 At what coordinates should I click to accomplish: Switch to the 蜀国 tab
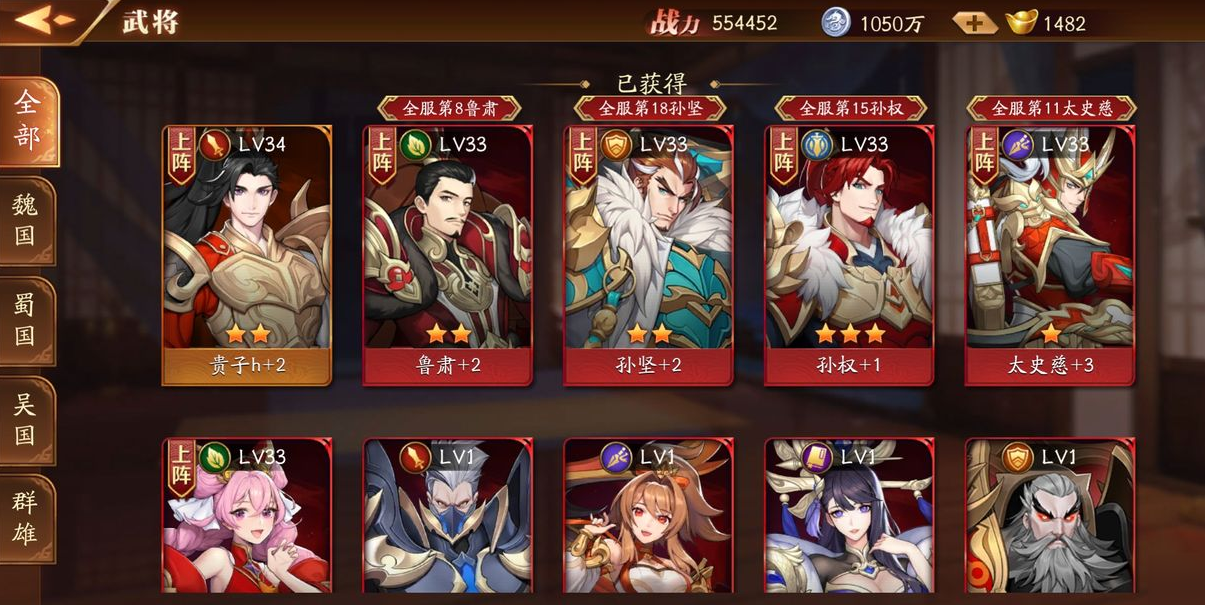tap(26, 320)
